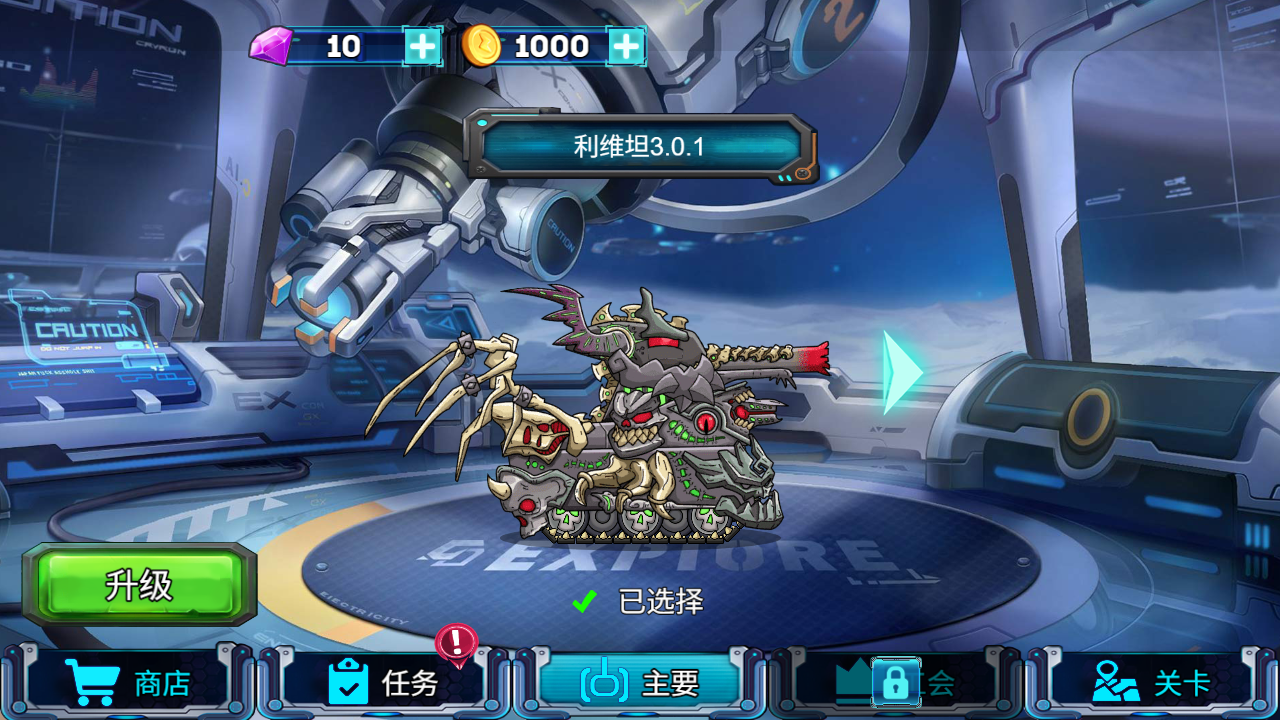Click the 利维坦3.0.1 tank name panel
Image resolution: width=1280 pixels, height=720 pixels.
point(640,148)
